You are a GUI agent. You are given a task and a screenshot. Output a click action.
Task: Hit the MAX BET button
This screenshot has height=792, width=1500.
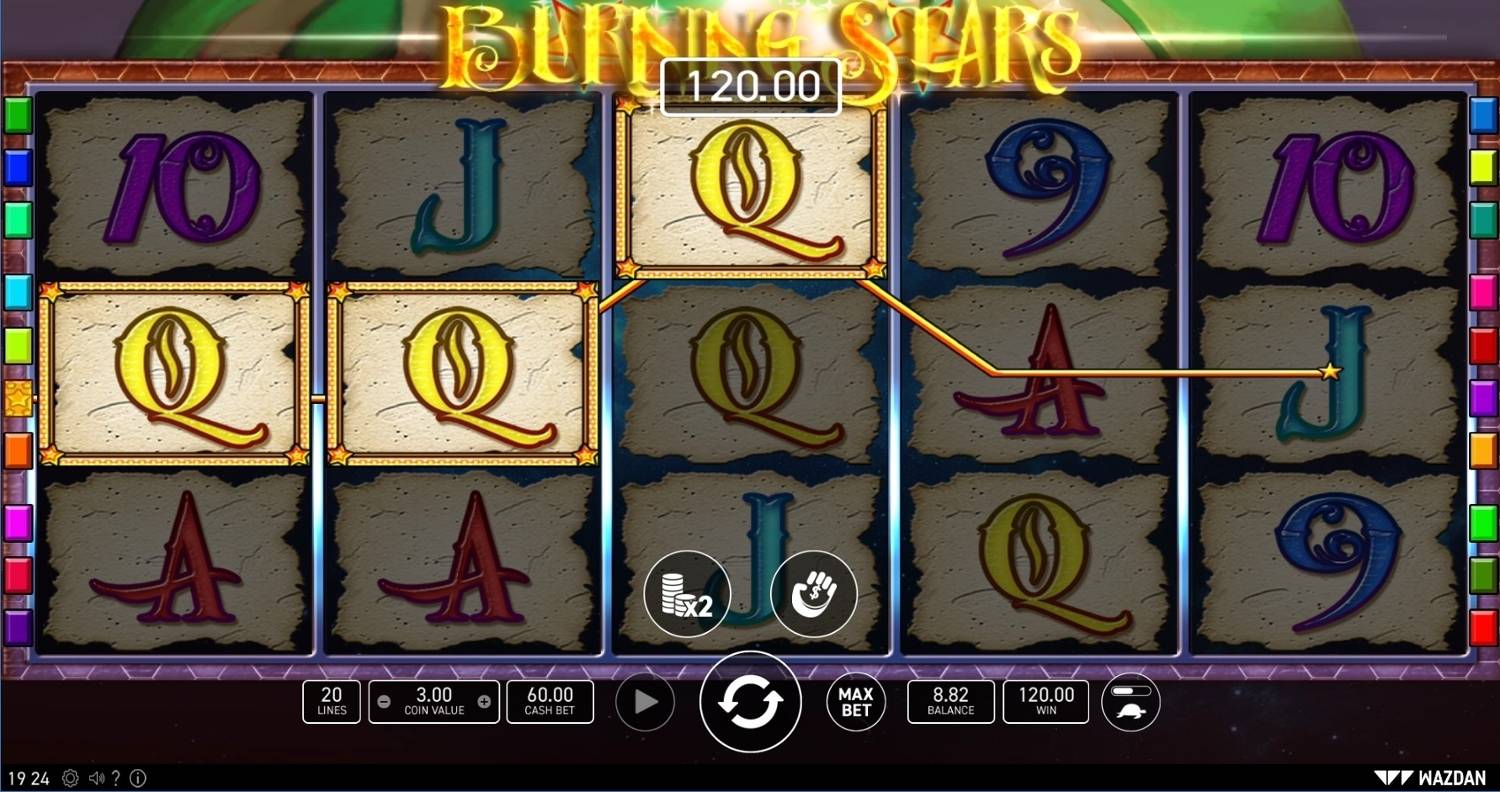(x=856, y=702)
